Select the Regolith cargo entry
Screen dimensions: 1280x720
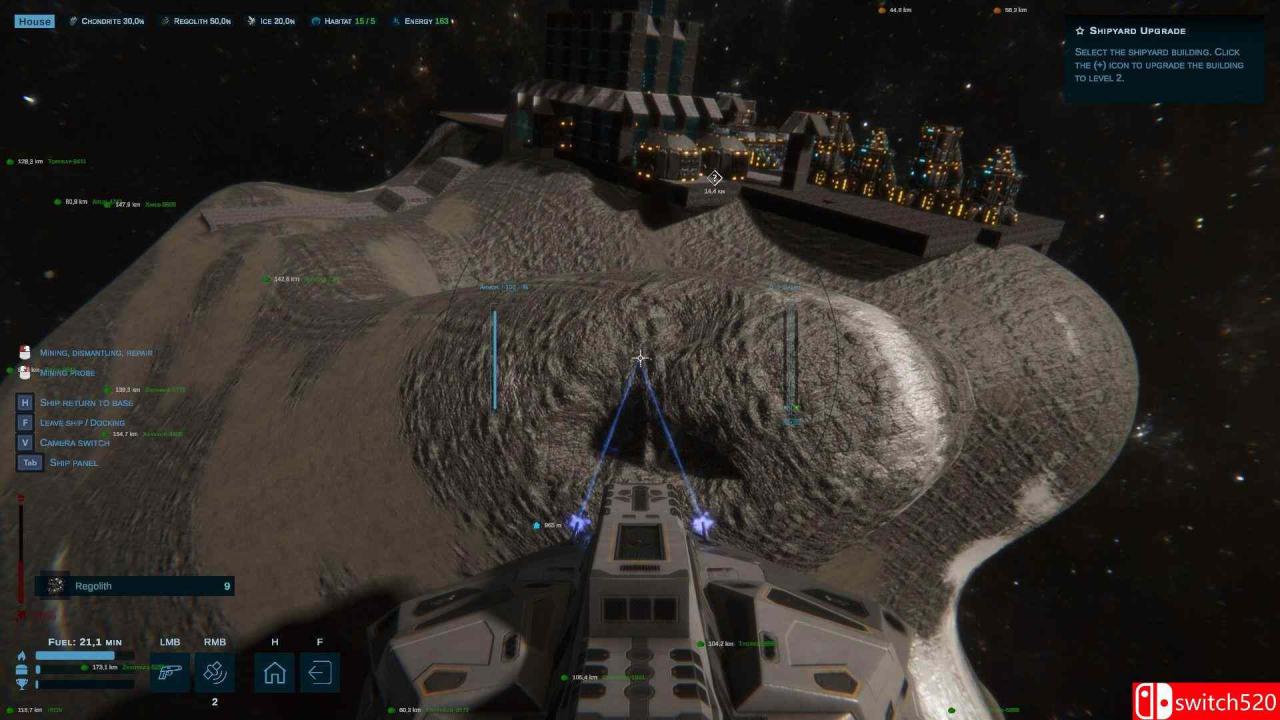click(x=135, y=586)
